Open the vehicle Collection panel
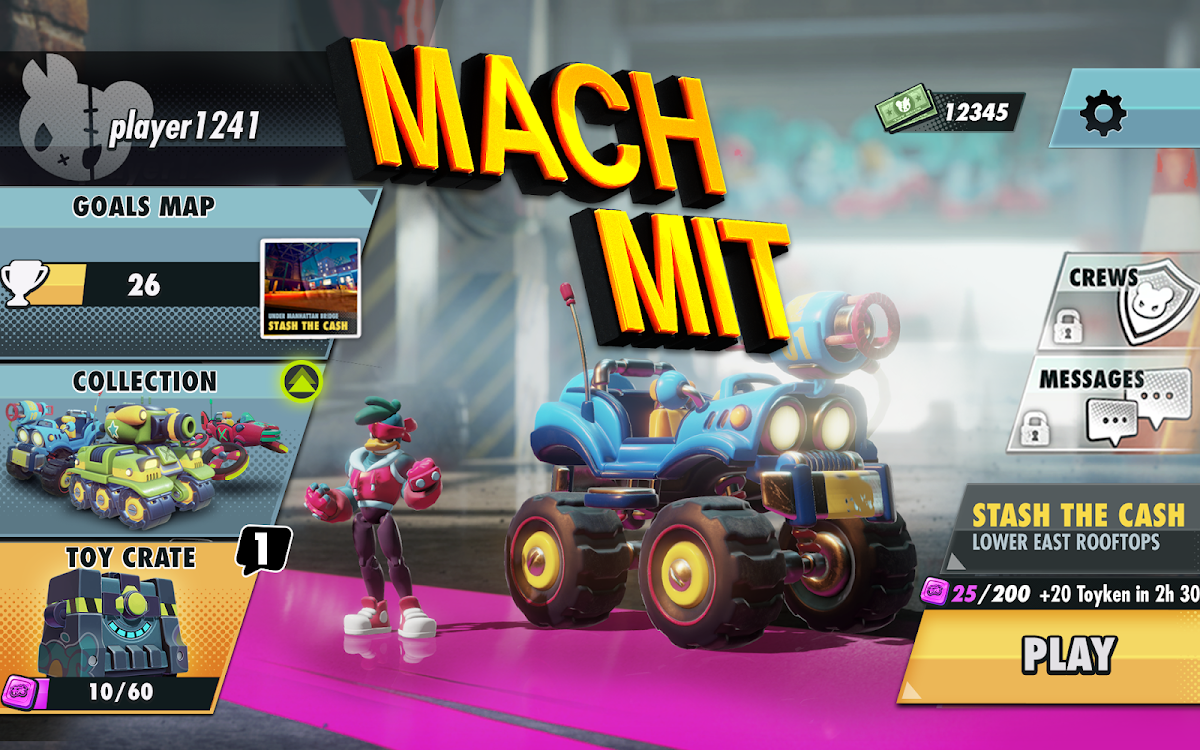This screenshot has width=1200, height=750. point(145,450)
